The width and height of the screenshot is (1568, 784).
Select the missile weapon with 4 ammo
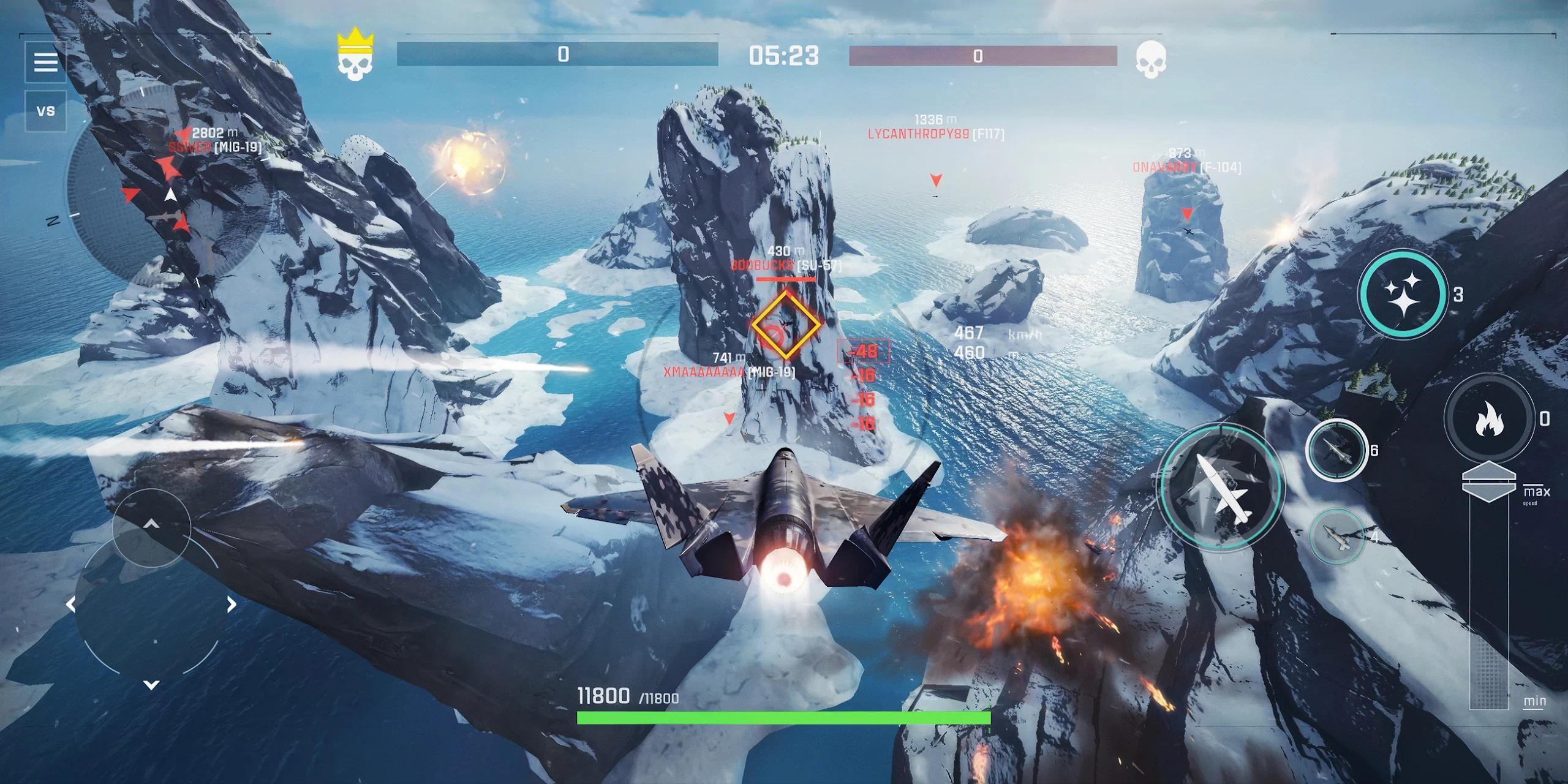point(1336,537)
